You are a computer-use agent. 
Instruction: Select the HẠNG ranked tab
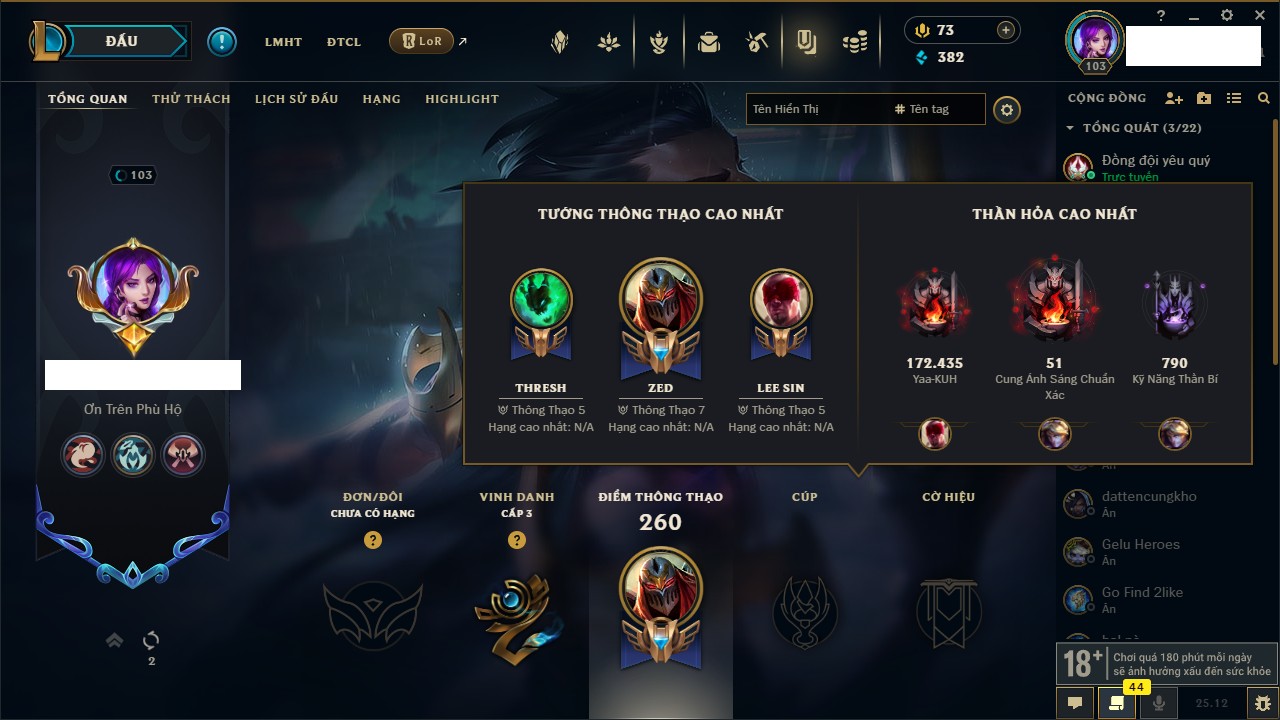click(x=381, y=99)
